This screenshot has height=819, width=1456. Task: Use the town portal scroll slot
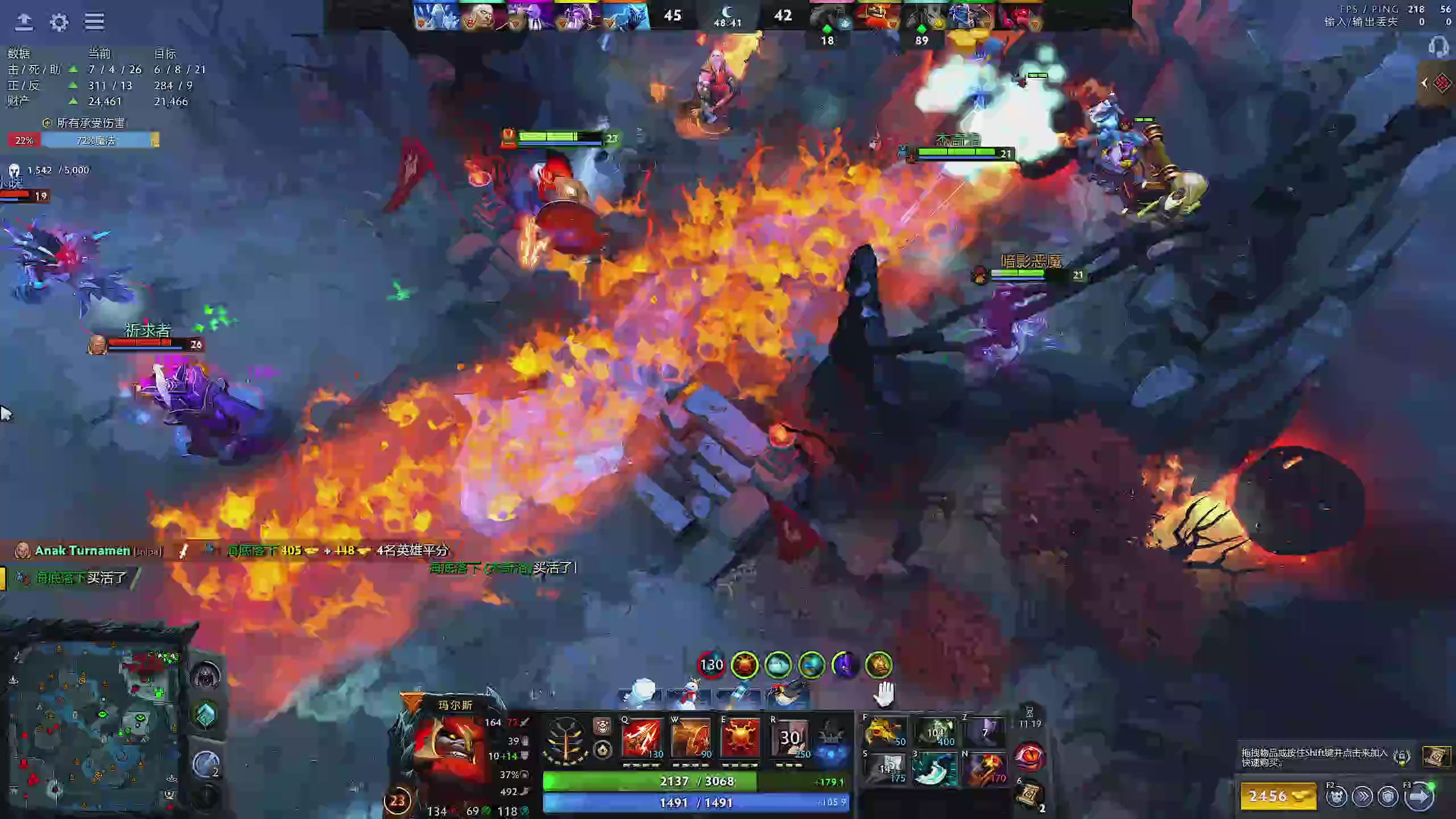[x=1031, y=793]
